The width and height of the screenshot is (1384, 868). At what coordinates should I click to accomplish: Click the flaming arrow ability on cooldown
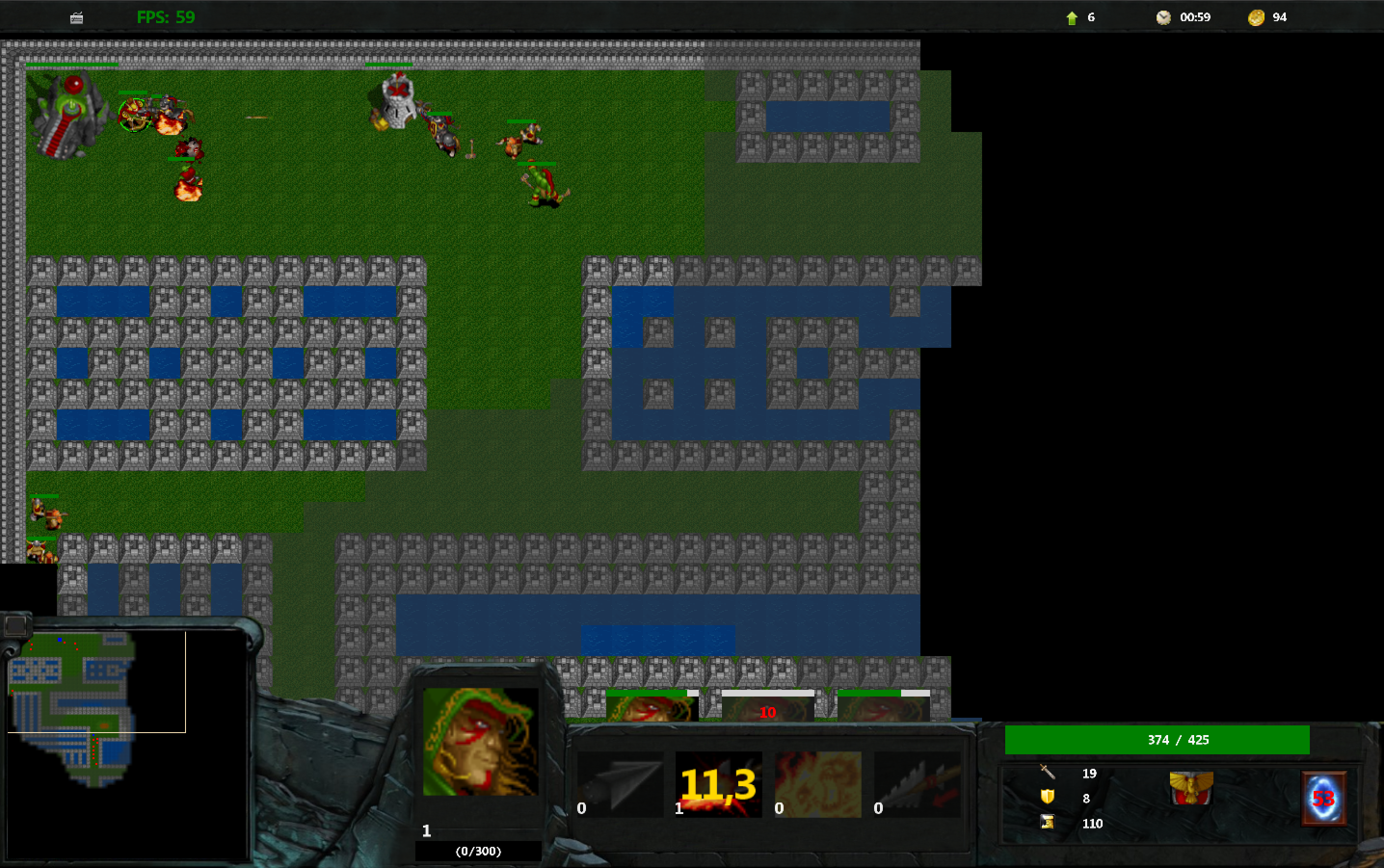pos(719,785)
